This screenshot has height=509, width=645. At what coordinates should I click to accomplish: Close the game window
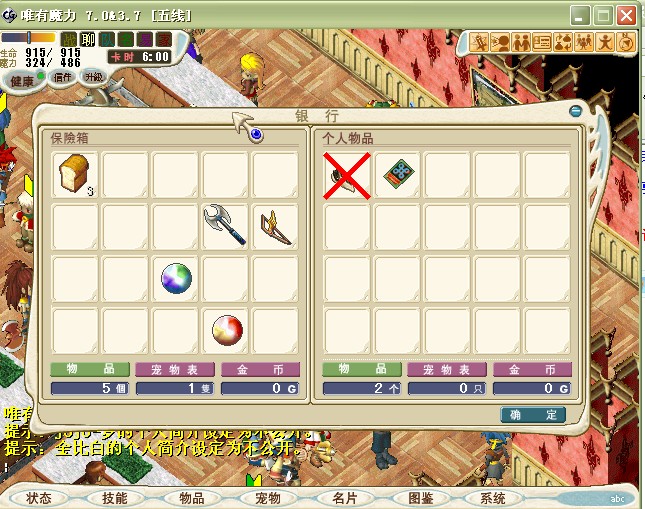627,16
